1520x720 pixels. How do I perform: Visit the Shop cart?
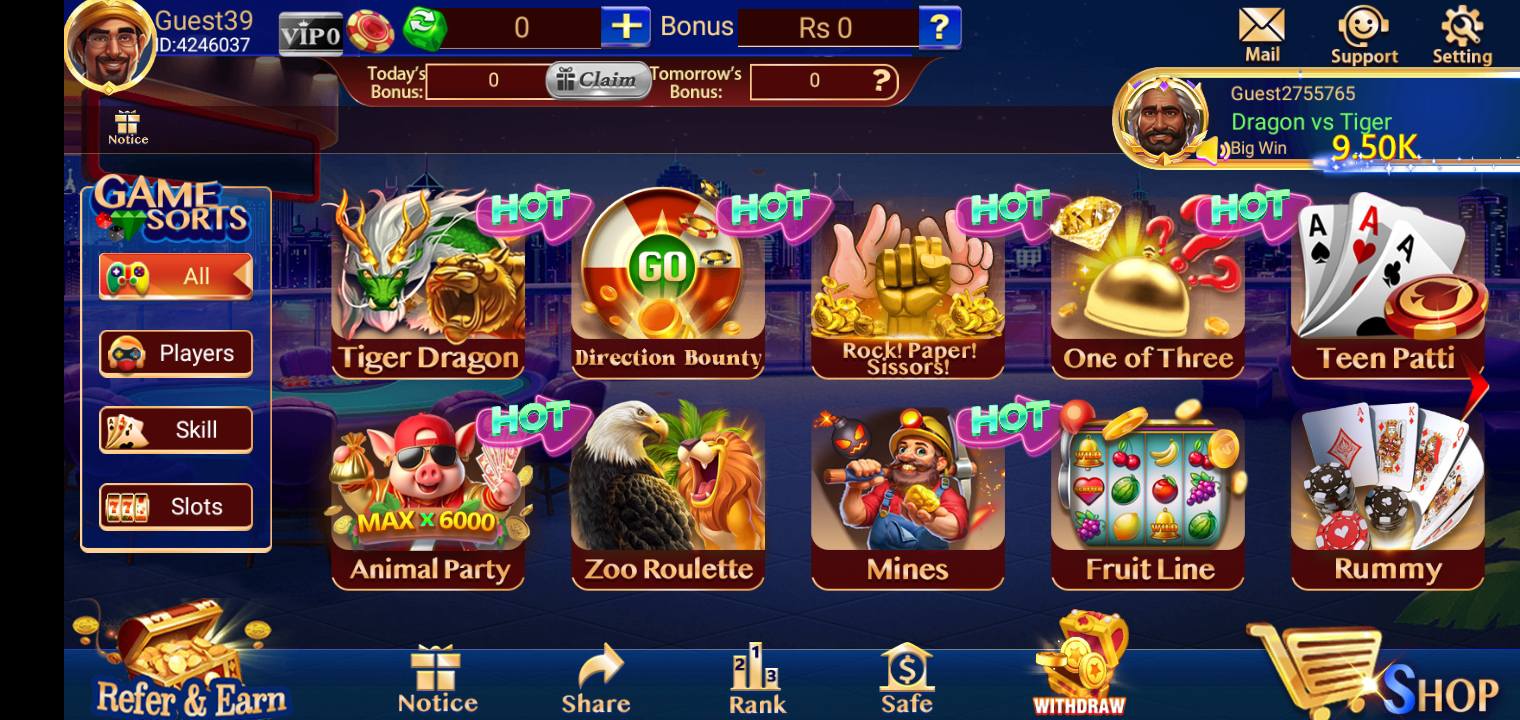1378,672
